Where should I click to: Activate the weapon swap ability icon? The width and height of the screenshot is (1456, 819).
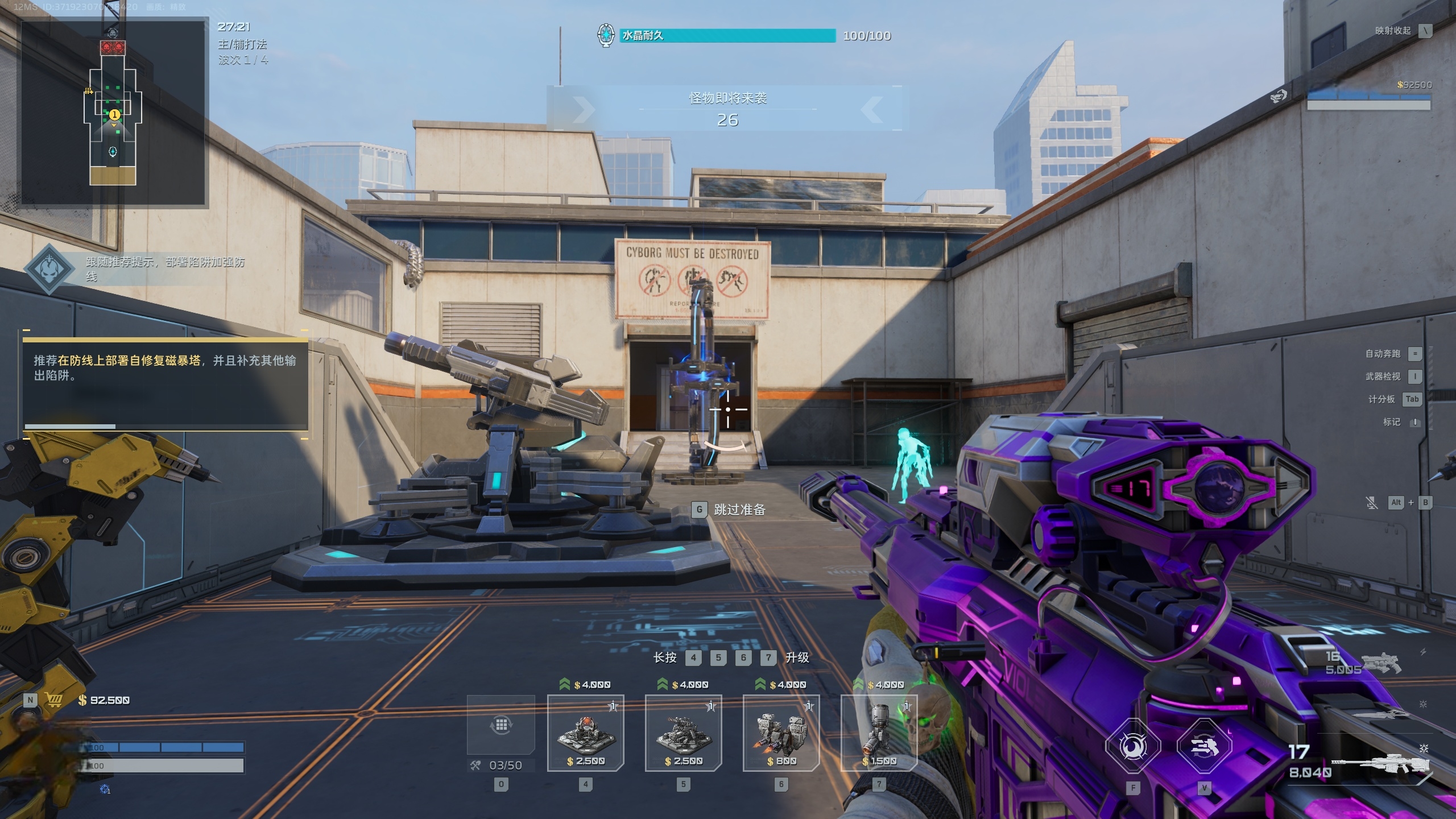click(1204, 746)
